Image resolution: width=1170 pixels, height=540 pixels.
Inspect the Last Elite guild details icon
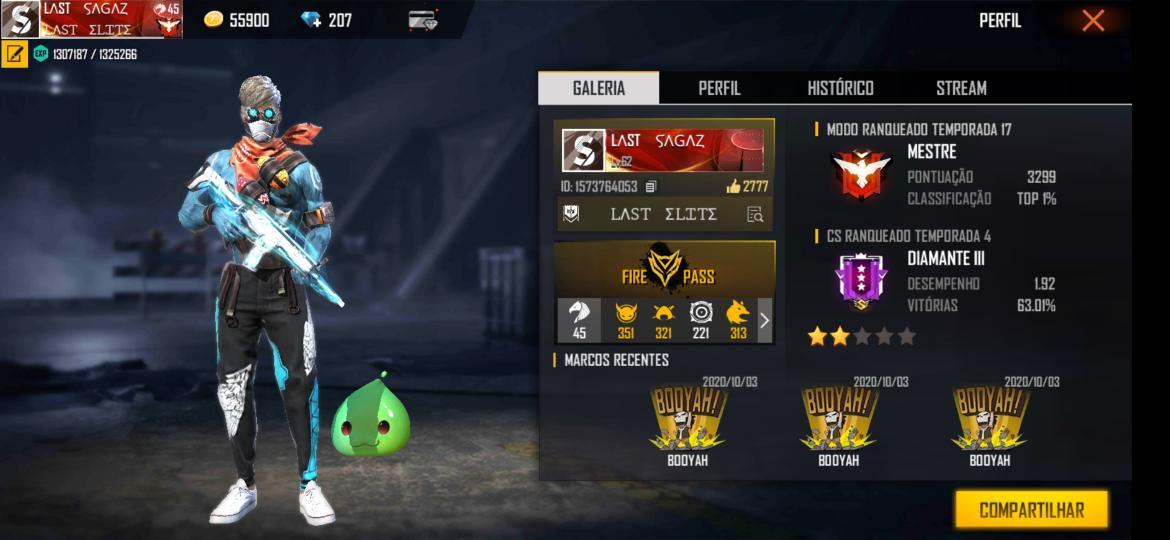[x=755, y=214]
